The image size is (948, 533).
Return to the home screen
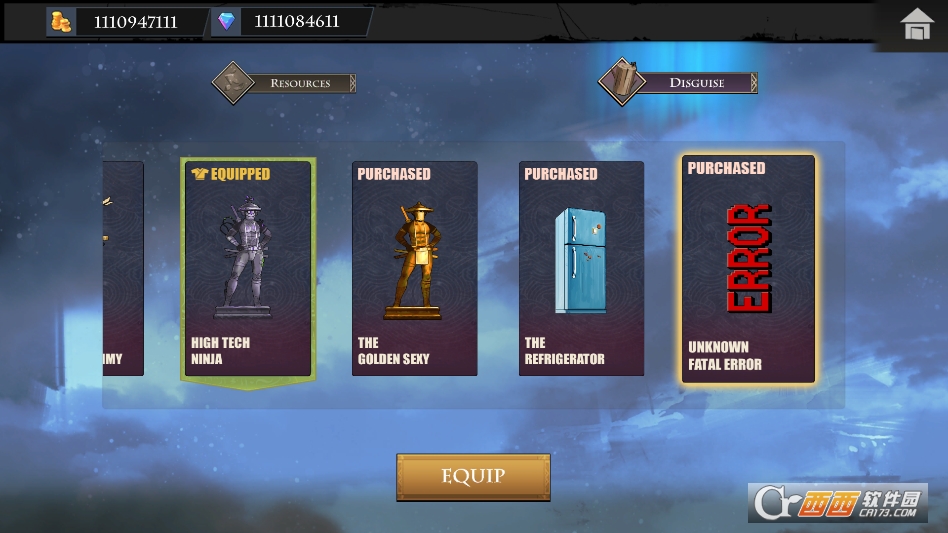coord(916,24)
